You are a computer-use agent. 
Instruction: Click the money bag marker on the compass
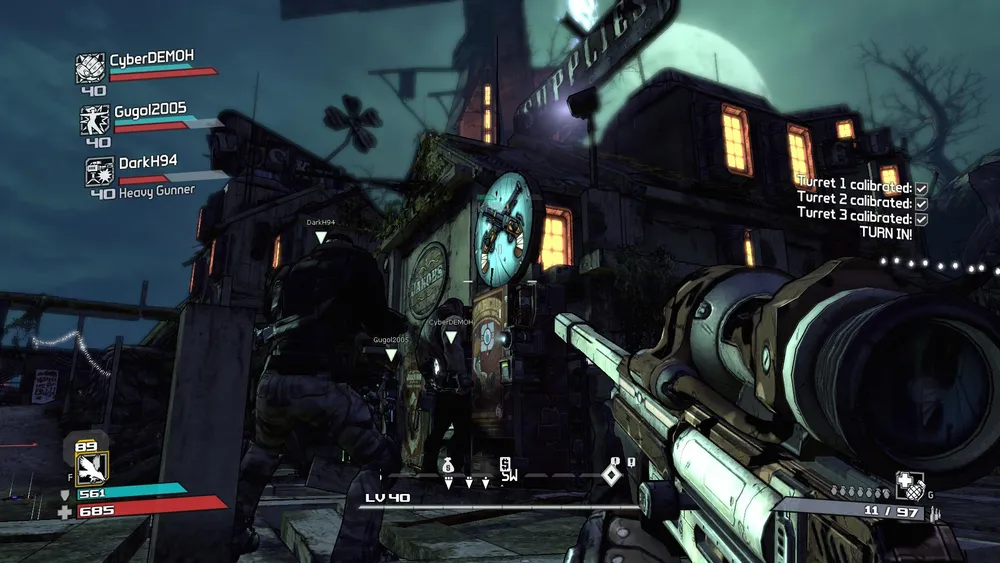point(448,466)
